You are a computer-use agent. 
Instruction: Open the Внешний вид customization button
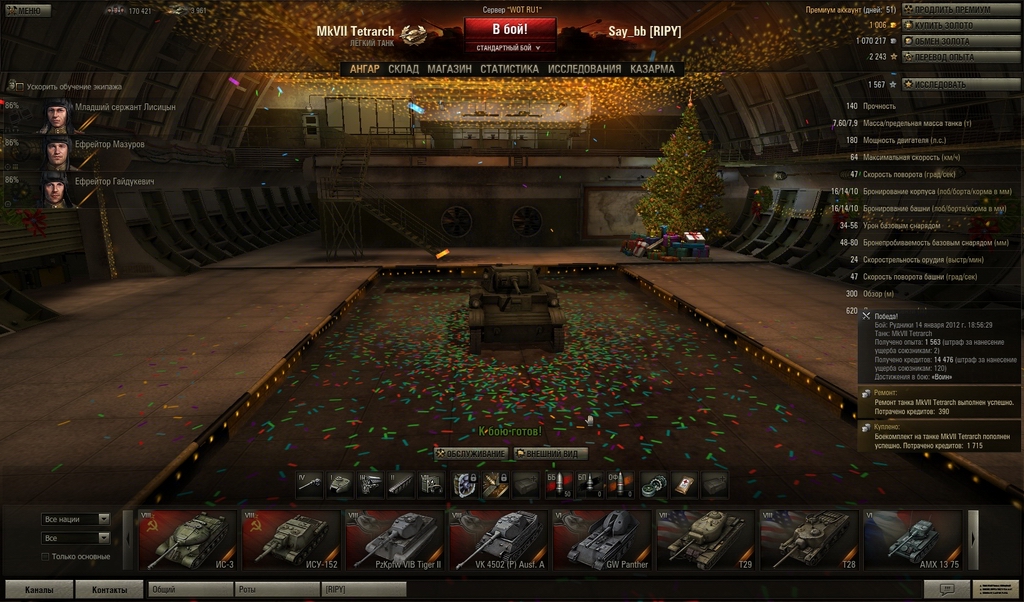pyautogui.click(x=550, y=454)
